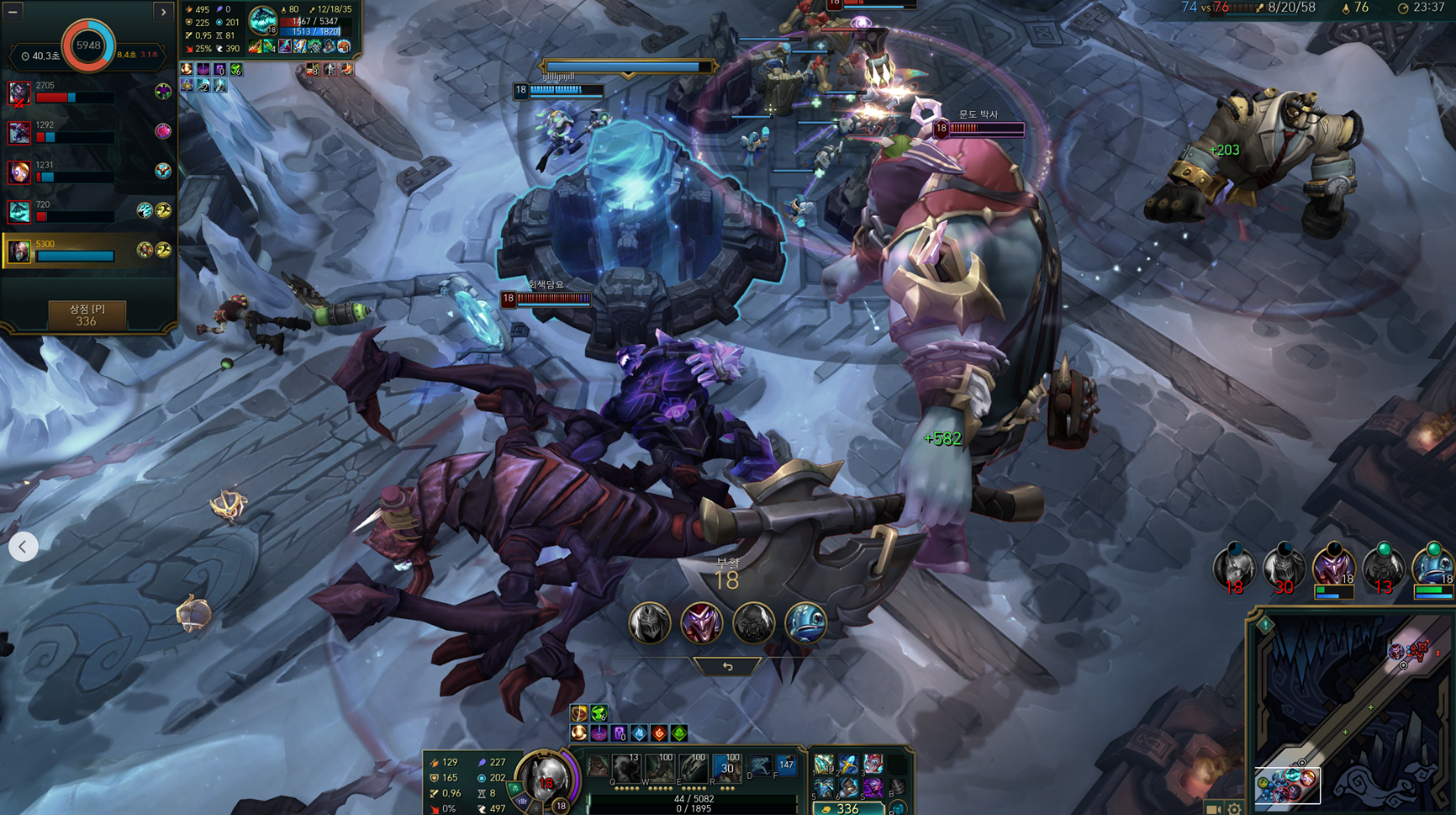Open the item shop via the gold counter
The width and height of the screenshot is (1456, 815).
(847, 808)
